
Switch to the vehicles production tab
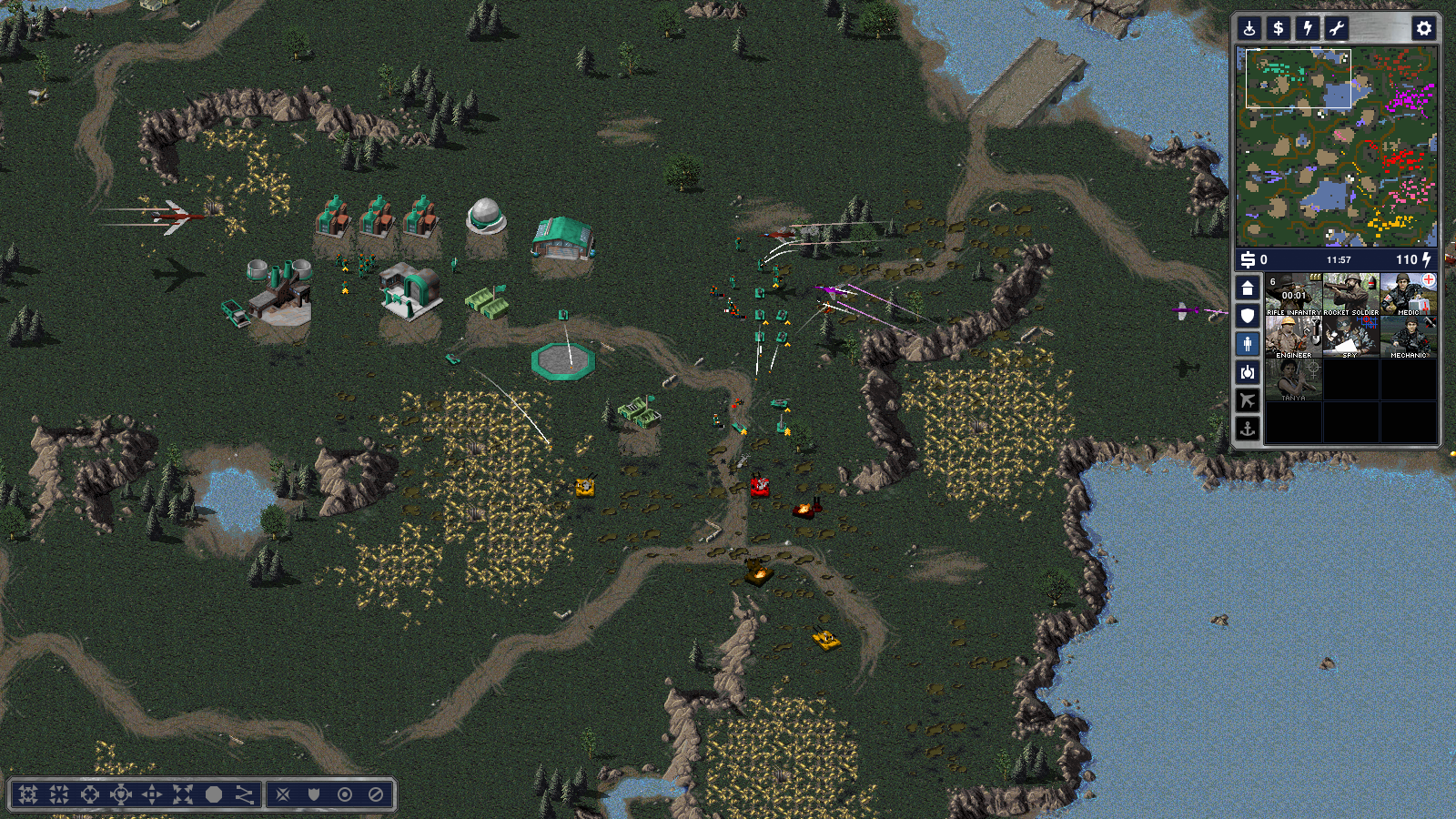(x=1248, y=372)
